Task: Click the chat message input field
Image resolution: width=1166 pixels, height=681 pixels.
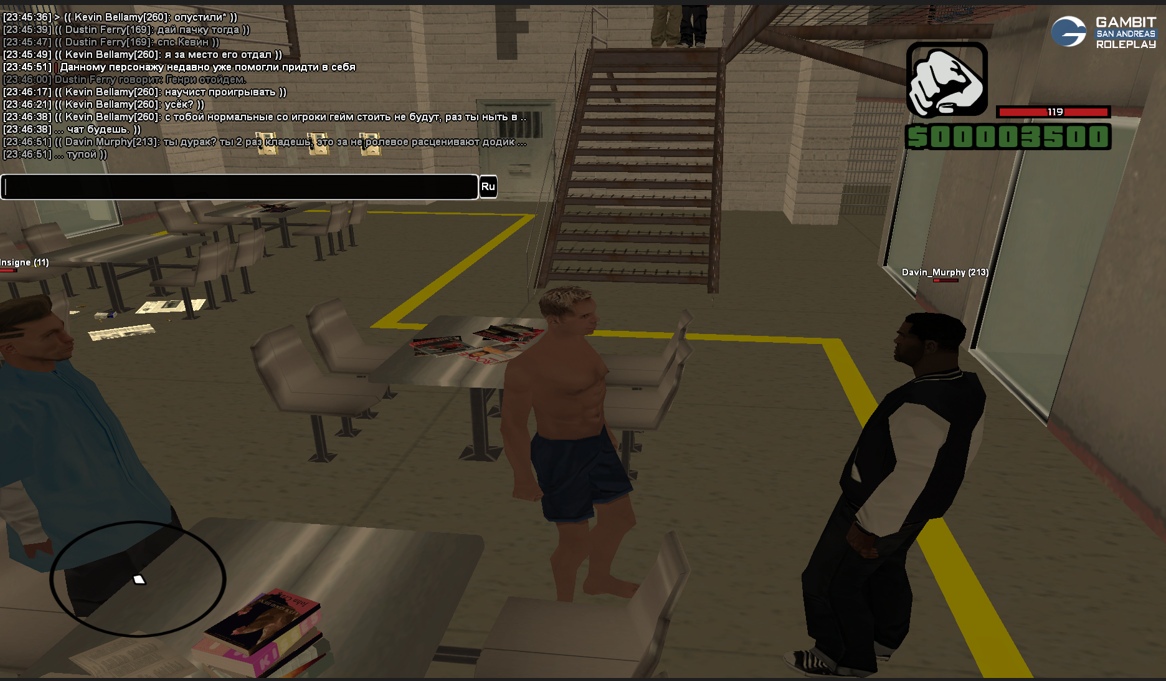Action: (240, 187)
